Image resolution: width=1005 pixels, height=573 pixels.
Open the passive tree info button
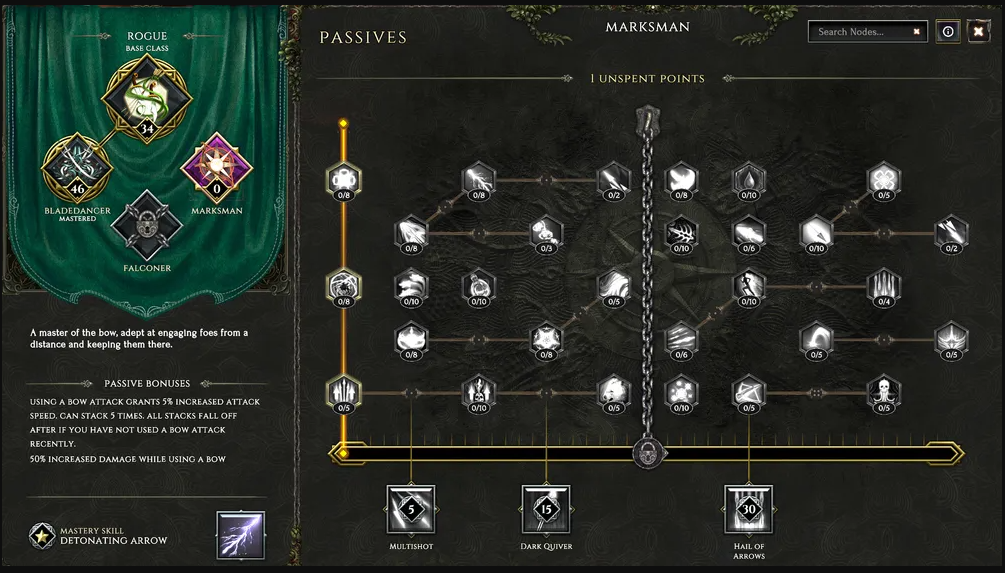(948, 32)
